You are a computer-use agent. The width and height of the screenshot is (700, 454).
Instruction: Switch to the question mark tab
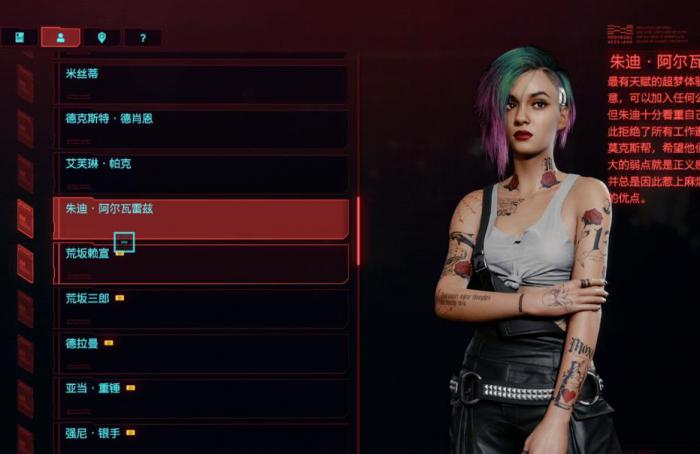point(143,38)
